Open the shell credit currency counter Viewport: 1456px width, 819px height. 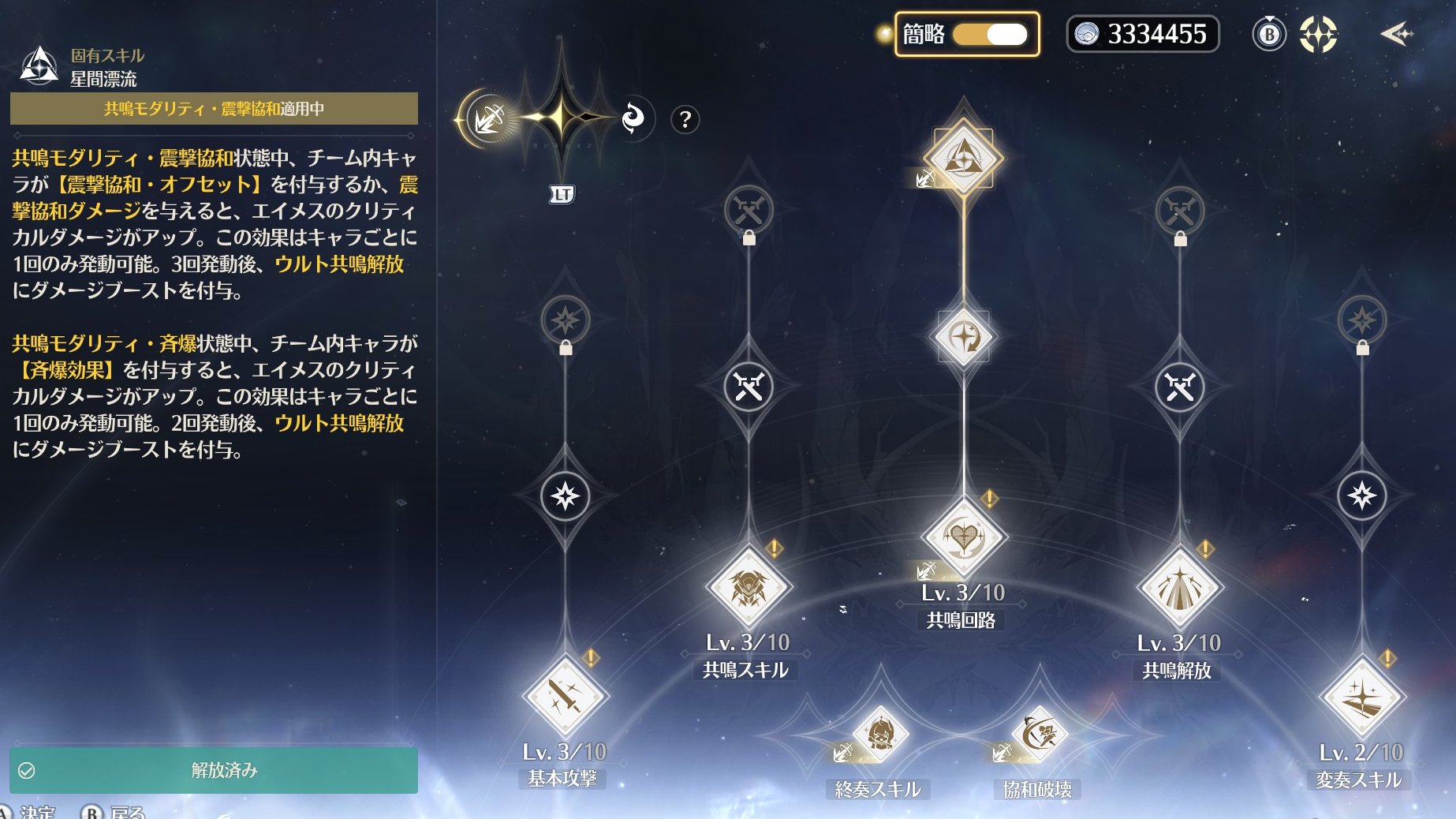click(1142, 35)
